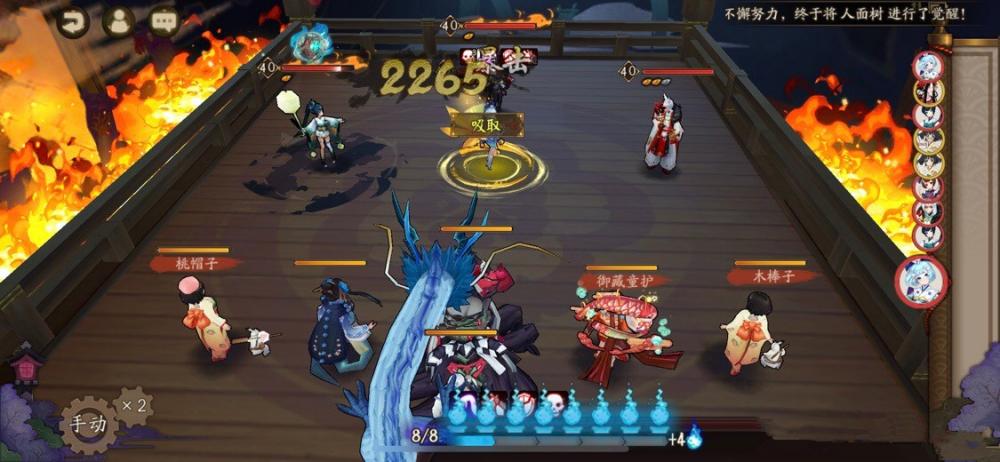
Task: Toggle the 手动 manual battle gear
Action: (88, 423)
